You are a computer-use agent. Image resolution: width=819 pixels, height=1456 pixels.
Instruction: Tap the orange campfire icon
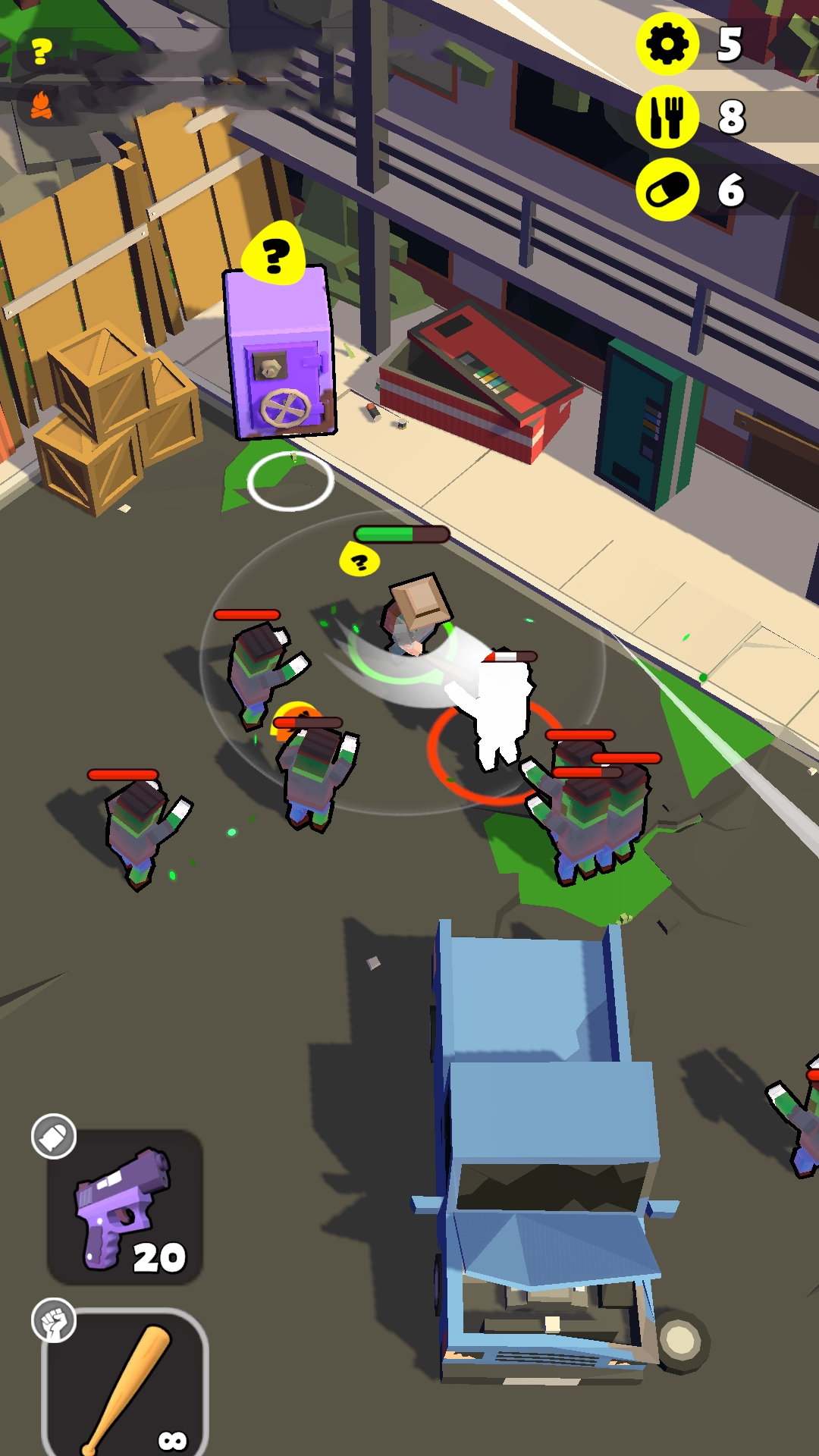coord(42,105)
